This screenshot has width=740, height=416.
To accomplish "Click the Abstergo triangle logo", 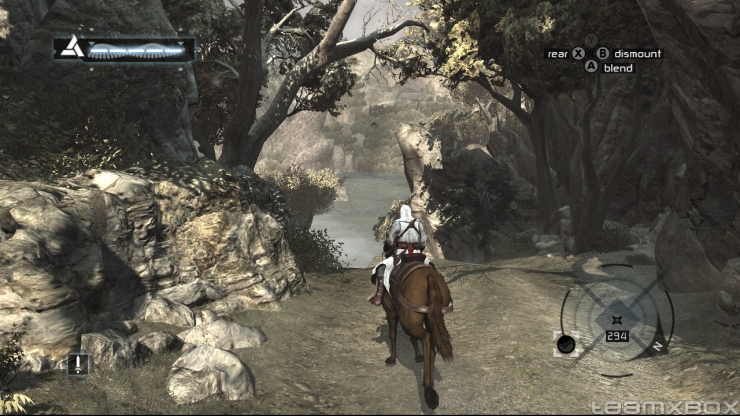I will pos(70,47).
